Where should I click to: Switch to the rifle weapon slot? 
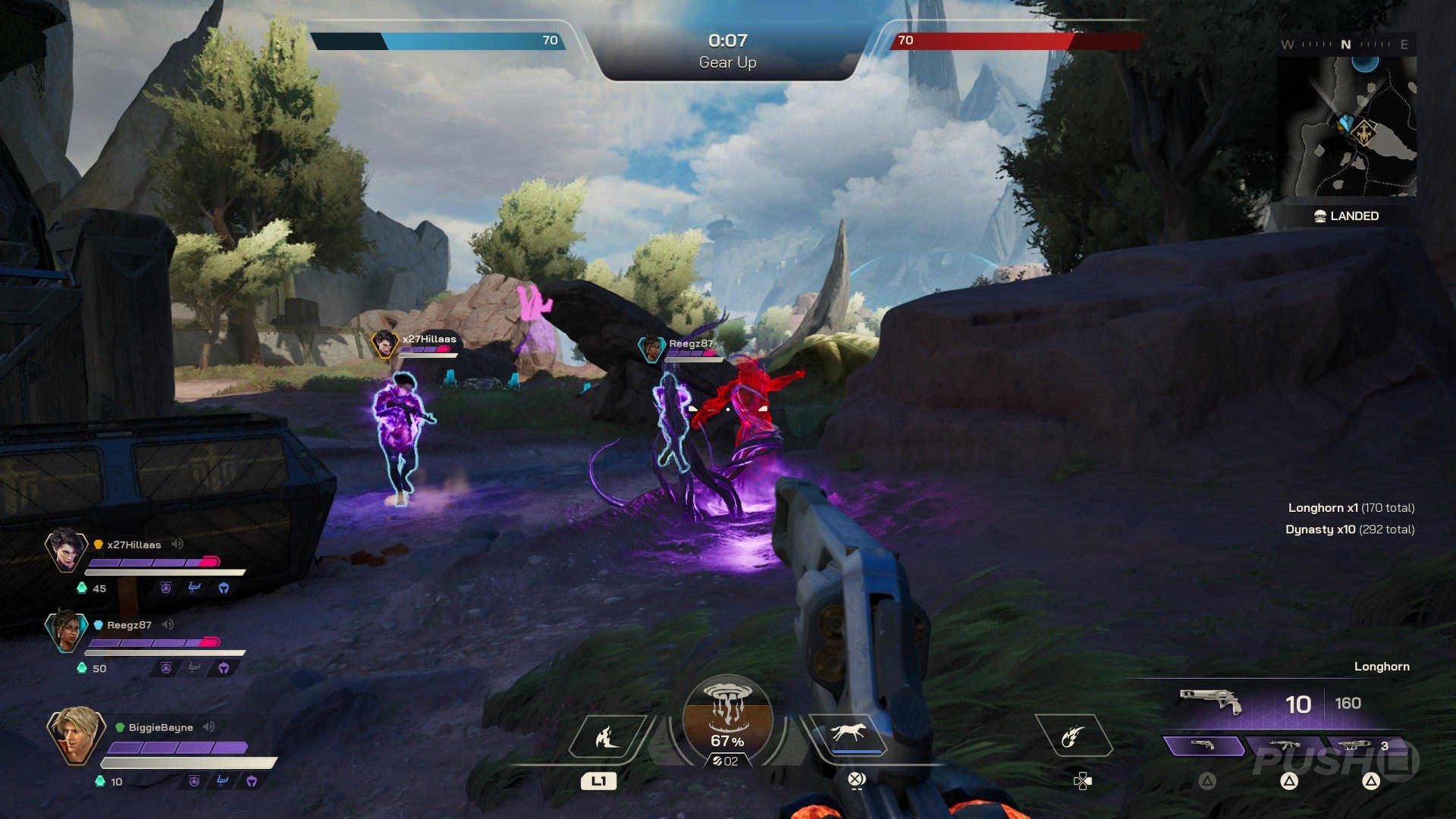tap(1285, 746)
